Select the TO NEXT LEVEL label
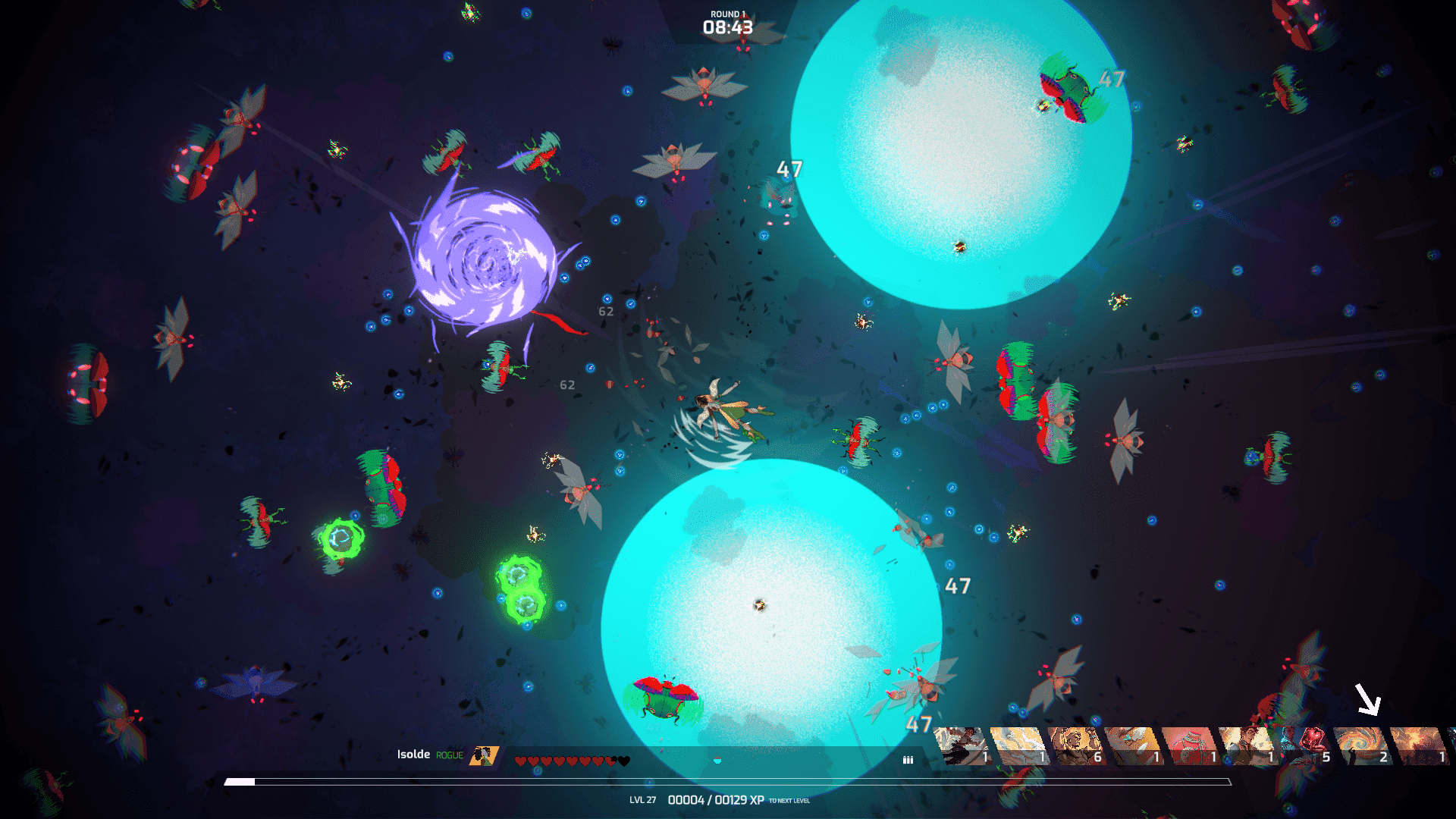Viewport: 1456px width, 819px height. coord(792,801)
